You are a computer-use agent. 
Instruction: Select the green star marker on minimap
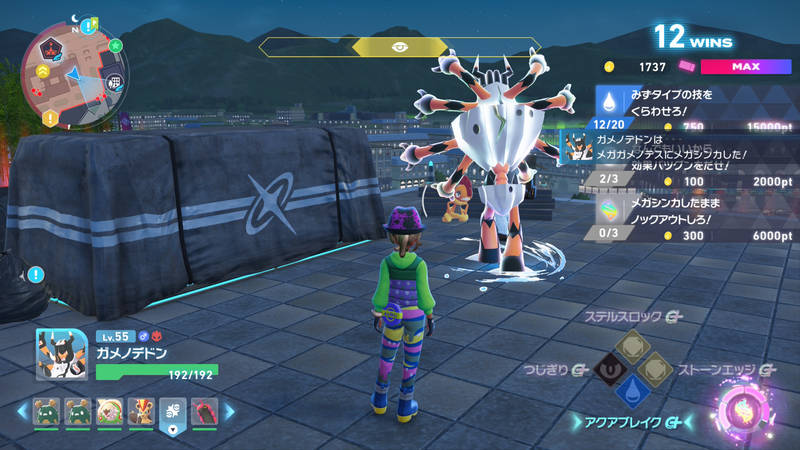[116, 45]
